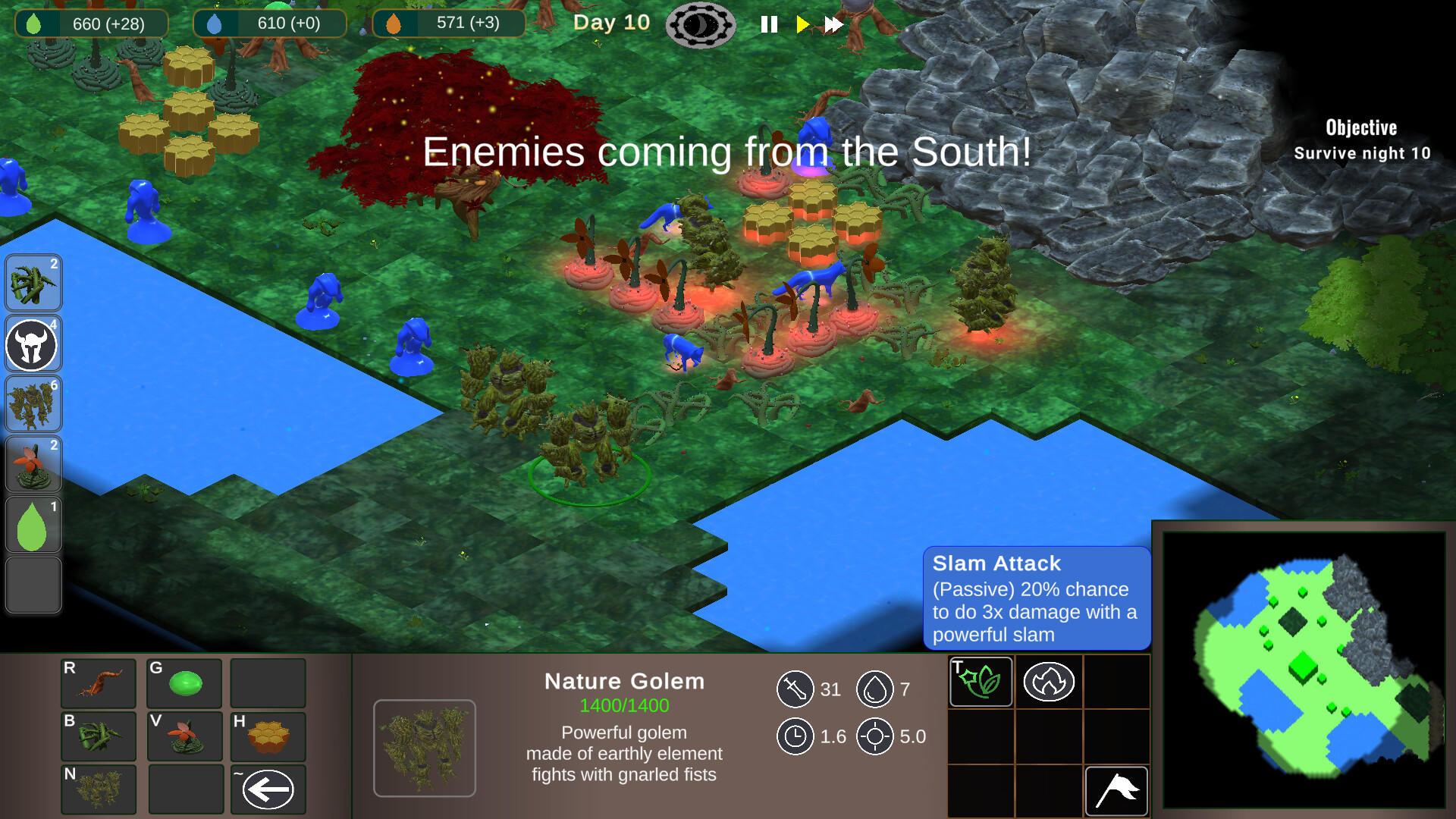
Task: Click the horned beast unit group icon
Action: (x=33, y=344)
